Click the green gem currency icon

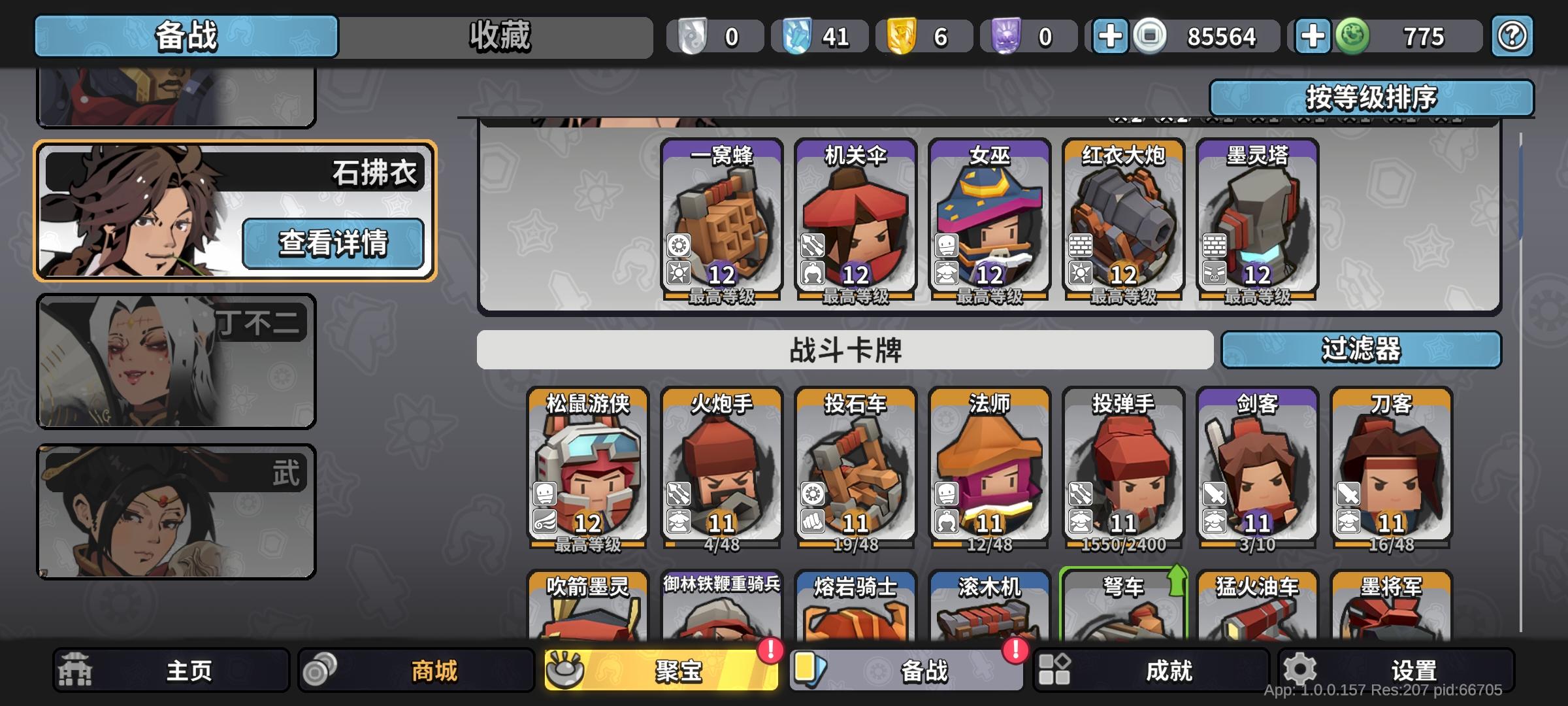[1354, 37]
